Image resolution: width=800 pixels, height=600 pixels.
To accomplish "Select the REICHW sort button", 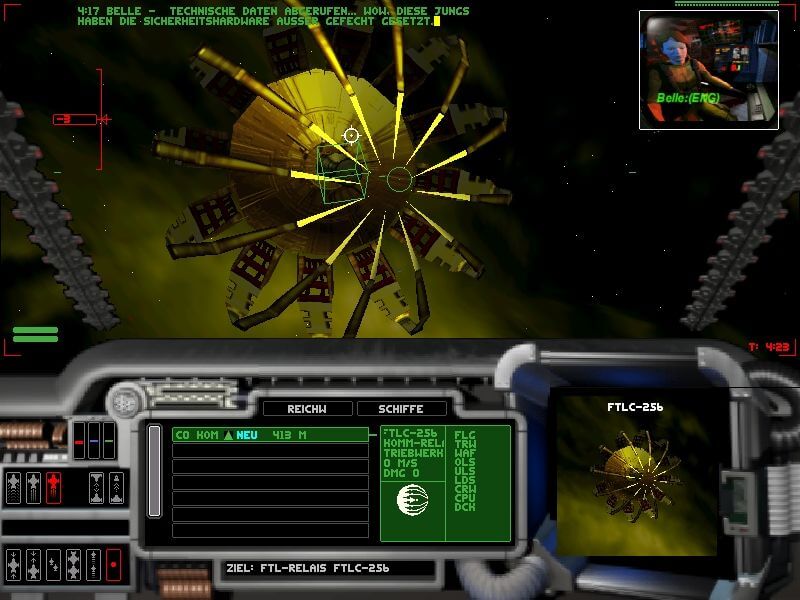I will (x=306, y=409).
